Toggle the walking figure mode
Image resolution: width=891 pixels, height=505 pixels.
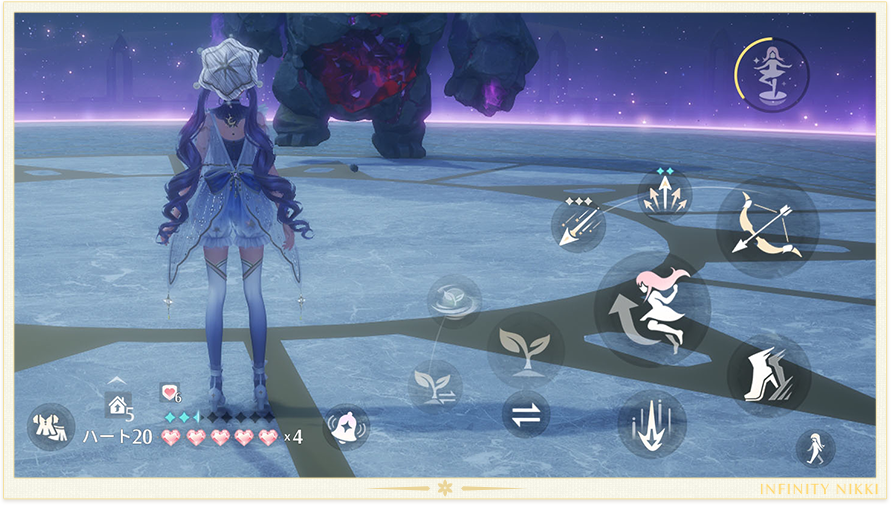(815, 448)
